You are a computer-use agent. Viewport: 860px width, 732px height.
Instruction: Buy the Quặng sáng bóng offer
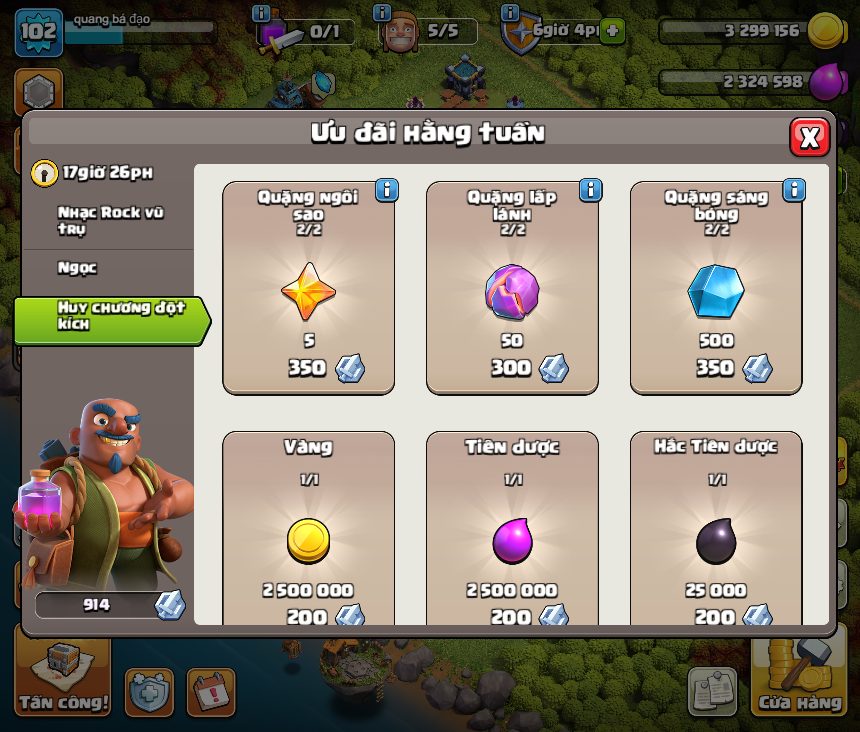click(x=716, y=288)
